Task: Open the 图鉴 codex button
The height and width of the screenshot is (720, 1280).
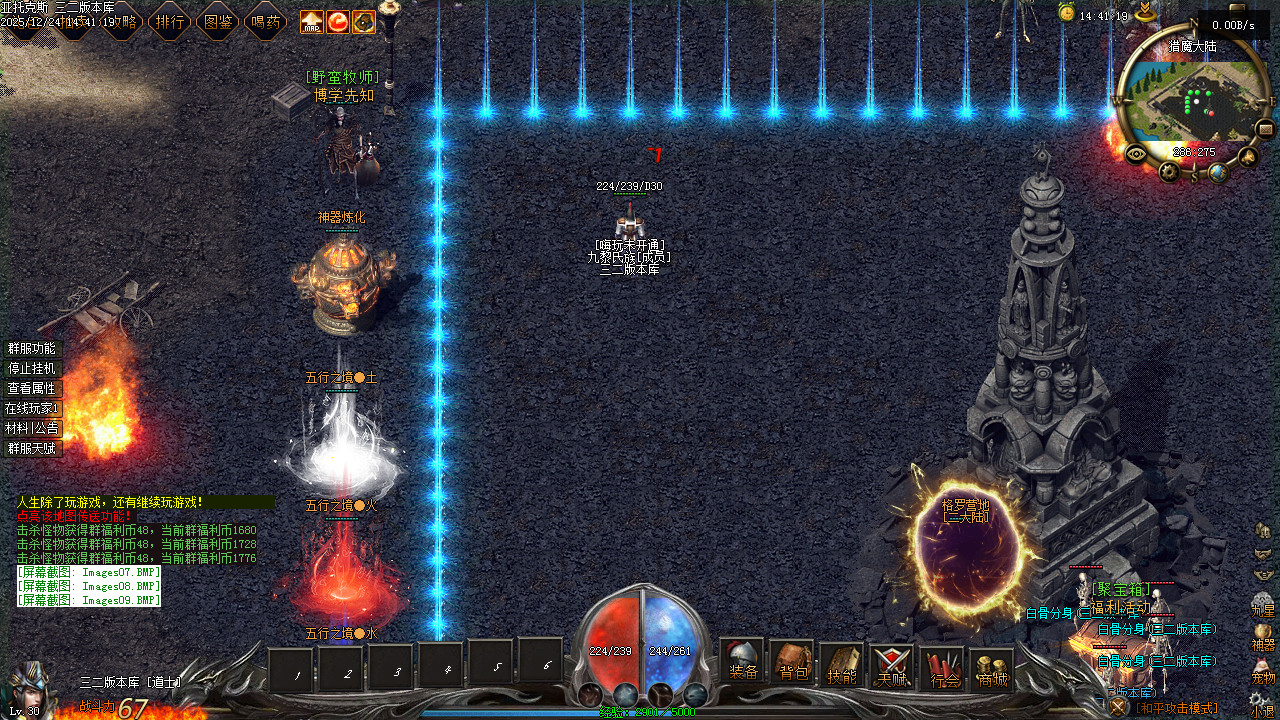Action: click(218, 21)
